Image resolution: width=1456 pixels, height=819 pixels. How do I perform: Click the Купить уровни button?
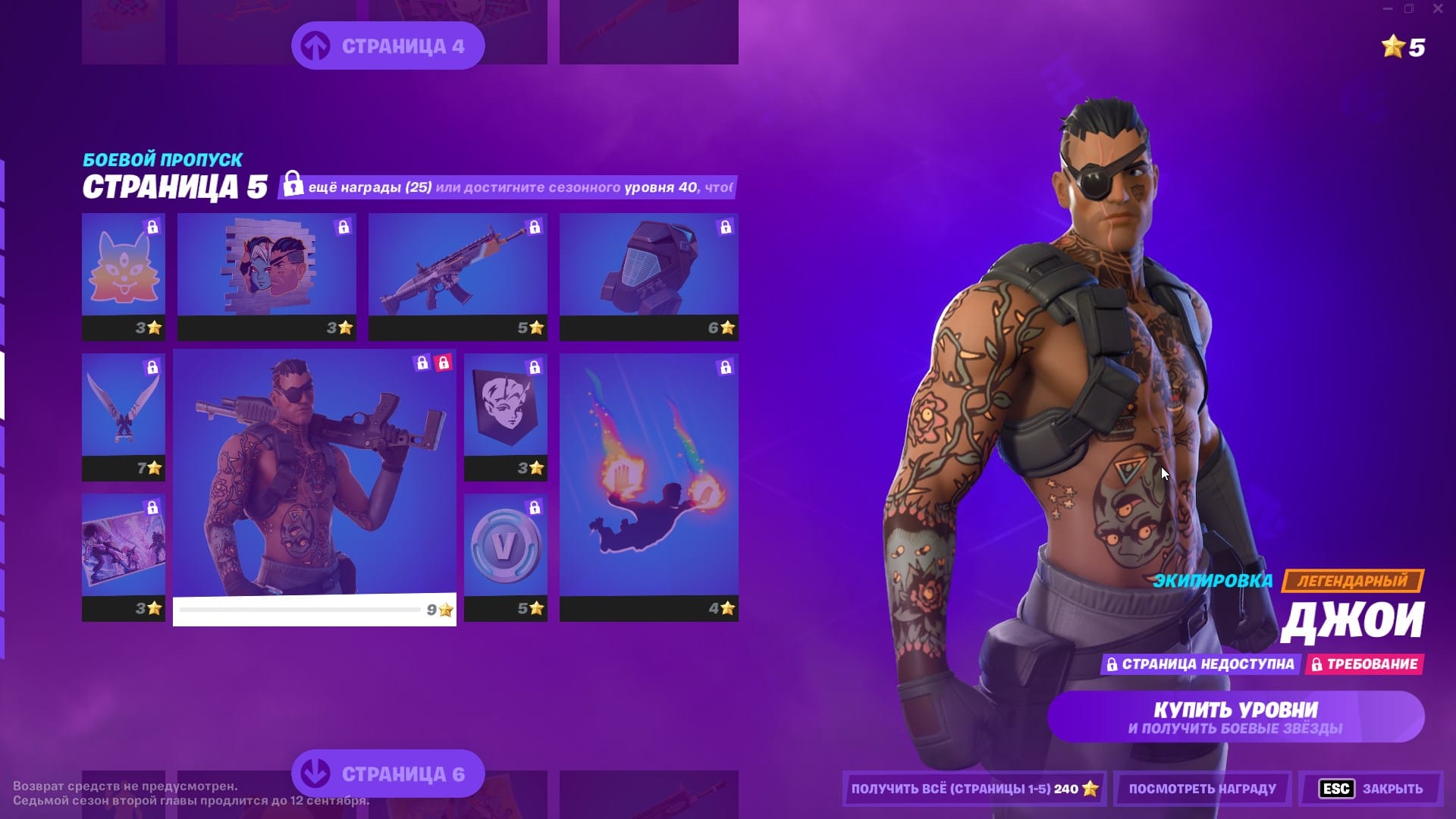coord(1235,717)
